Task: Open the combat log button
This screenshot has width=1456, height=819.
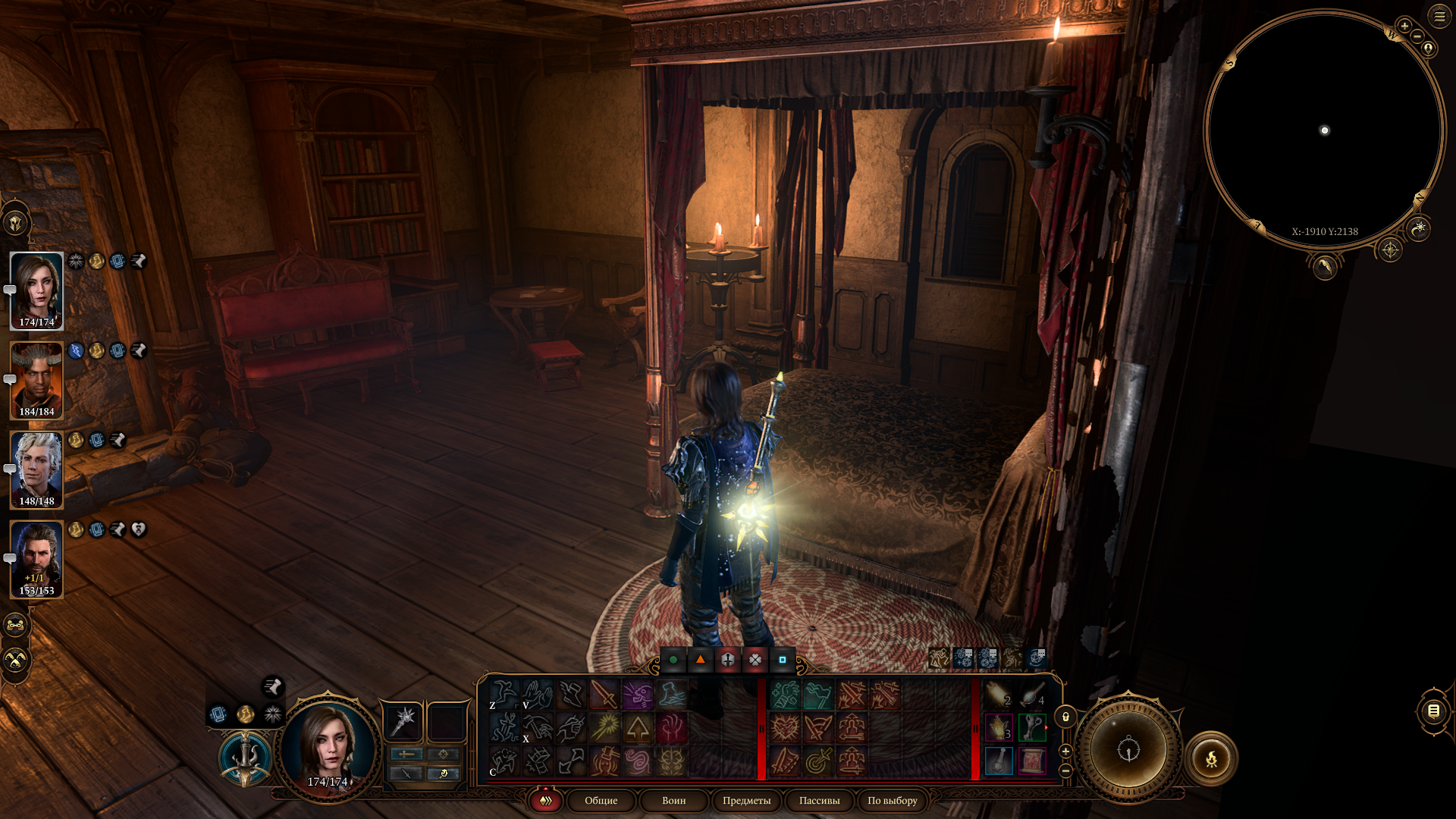Action: coord(1433,711)
